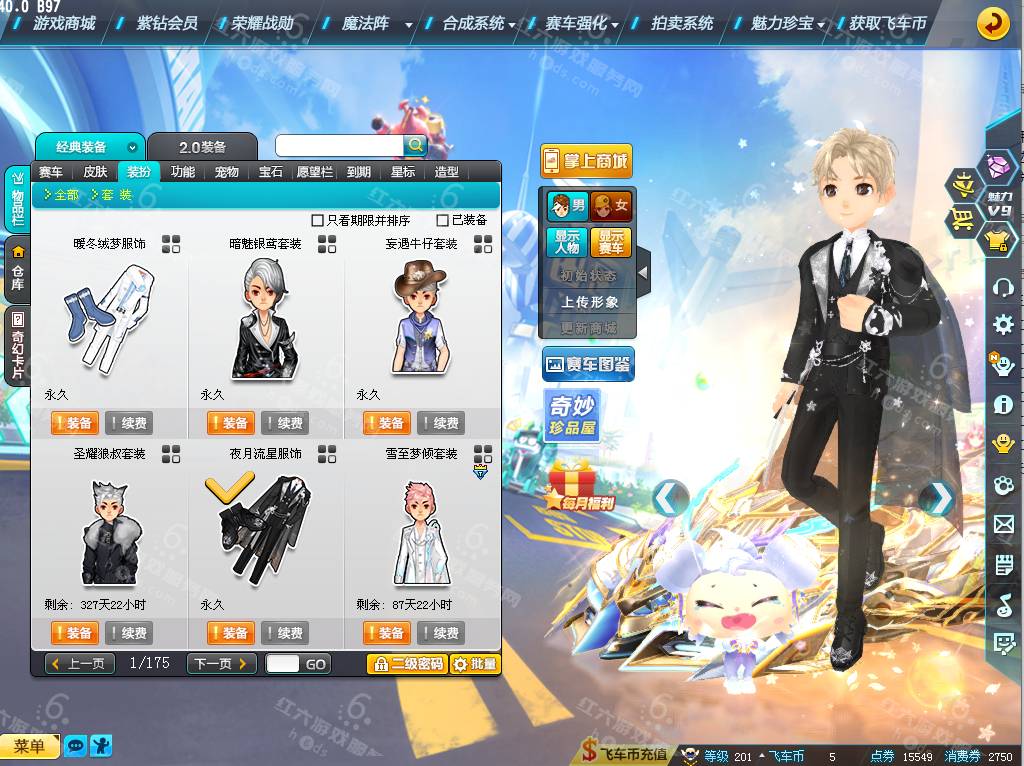Open the 掌上商城 mobile mall
1024x766 pixels.
click(586, 160)
